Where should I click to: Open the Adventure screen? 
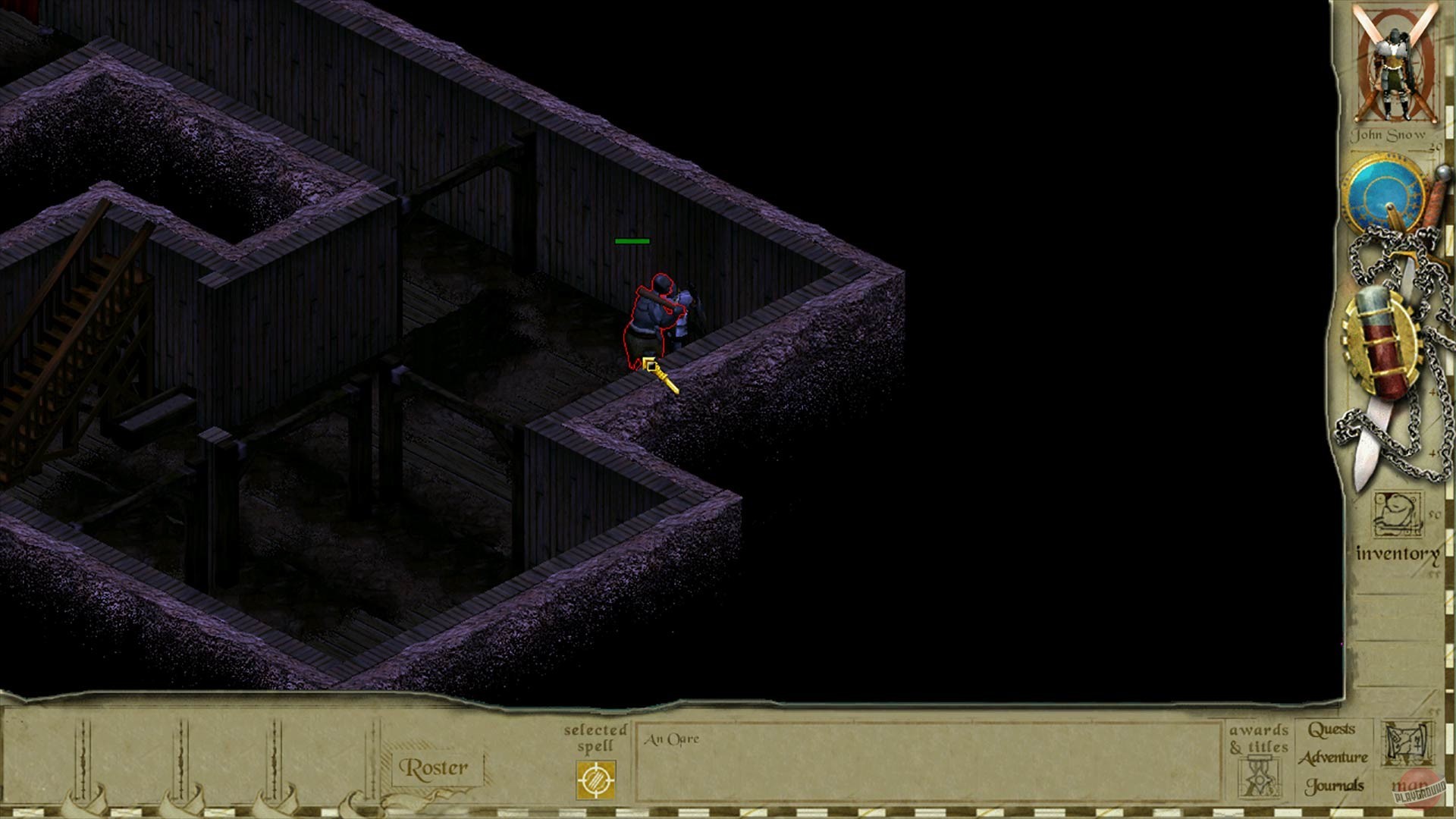point(1332,758)
